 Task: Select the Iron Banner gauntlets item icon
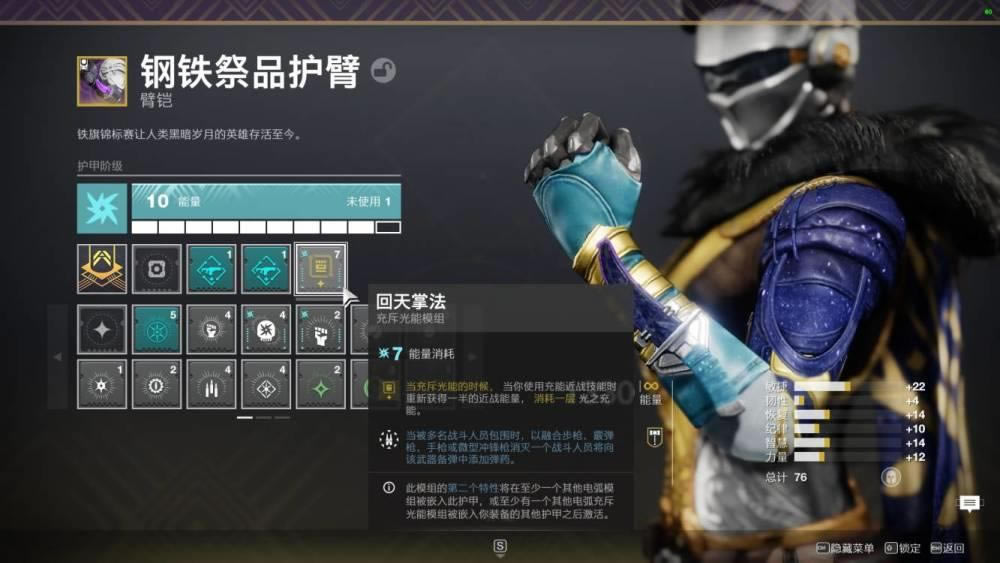point(102,81)
